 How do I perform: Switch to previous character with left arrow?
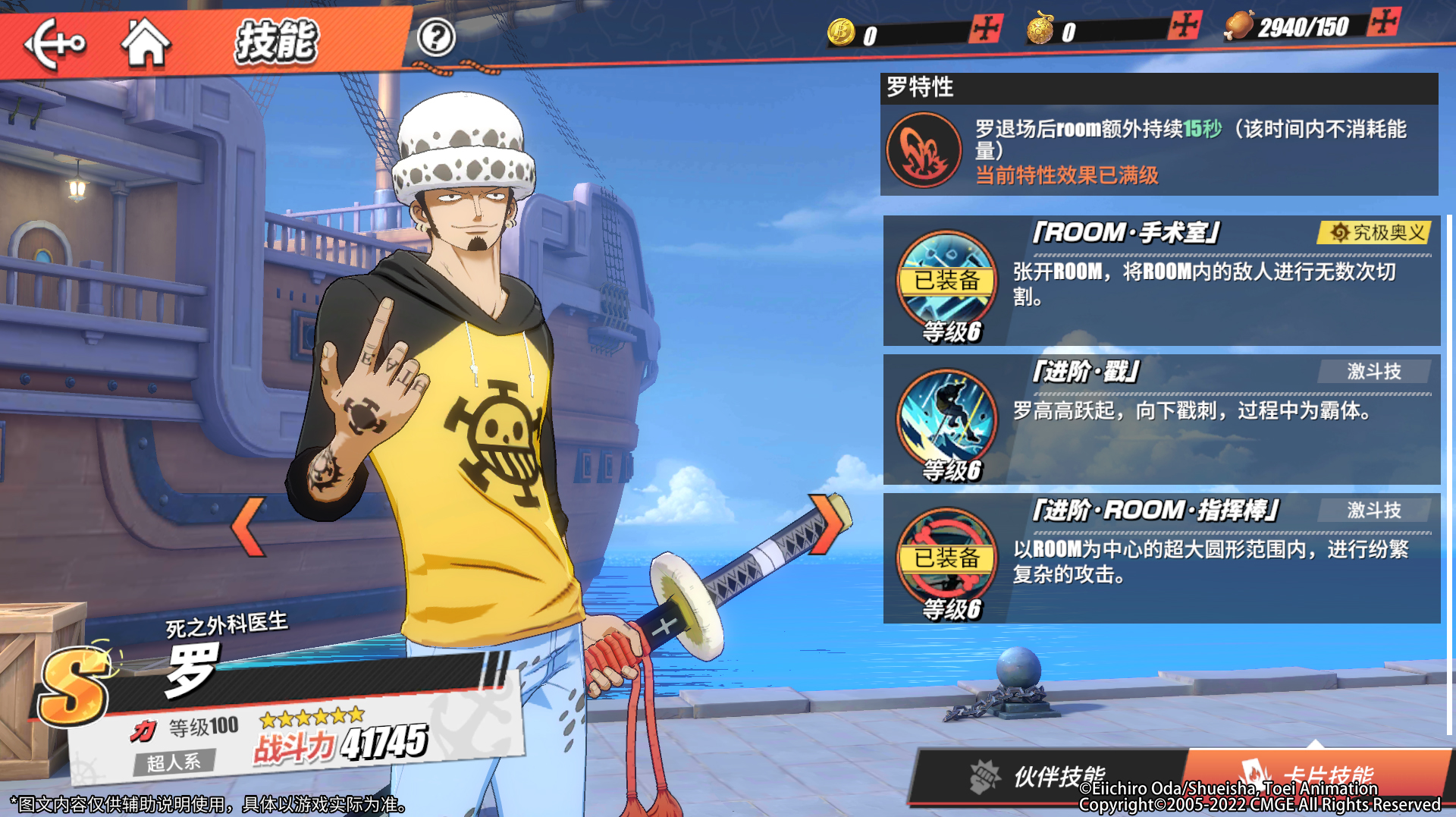pyautogui.click(x=248, y=526)
